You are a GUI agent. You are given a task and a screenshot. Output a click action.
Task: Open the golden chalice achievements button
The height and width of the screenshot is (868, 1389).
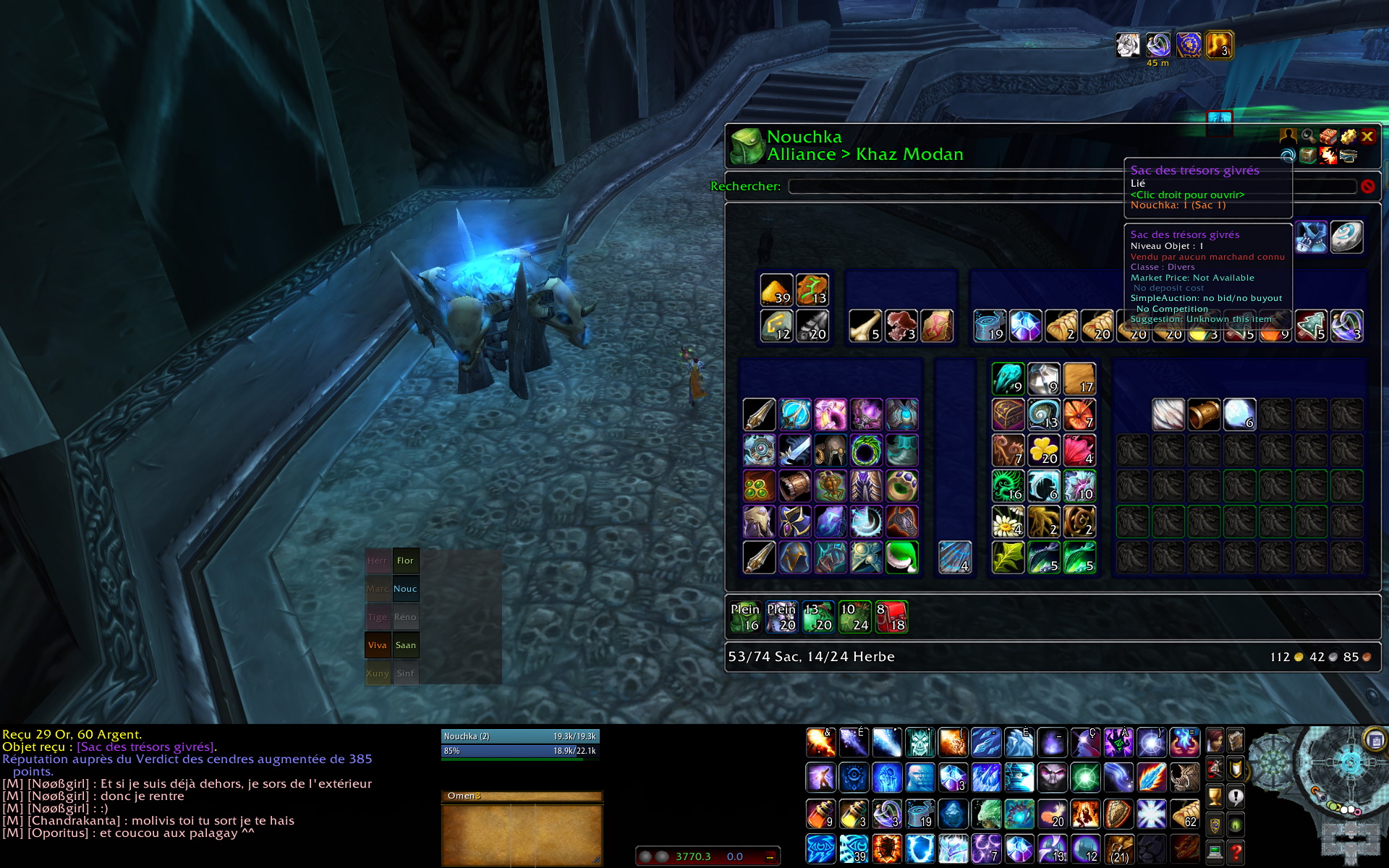pyautogui.click(x=1215, y=797)
